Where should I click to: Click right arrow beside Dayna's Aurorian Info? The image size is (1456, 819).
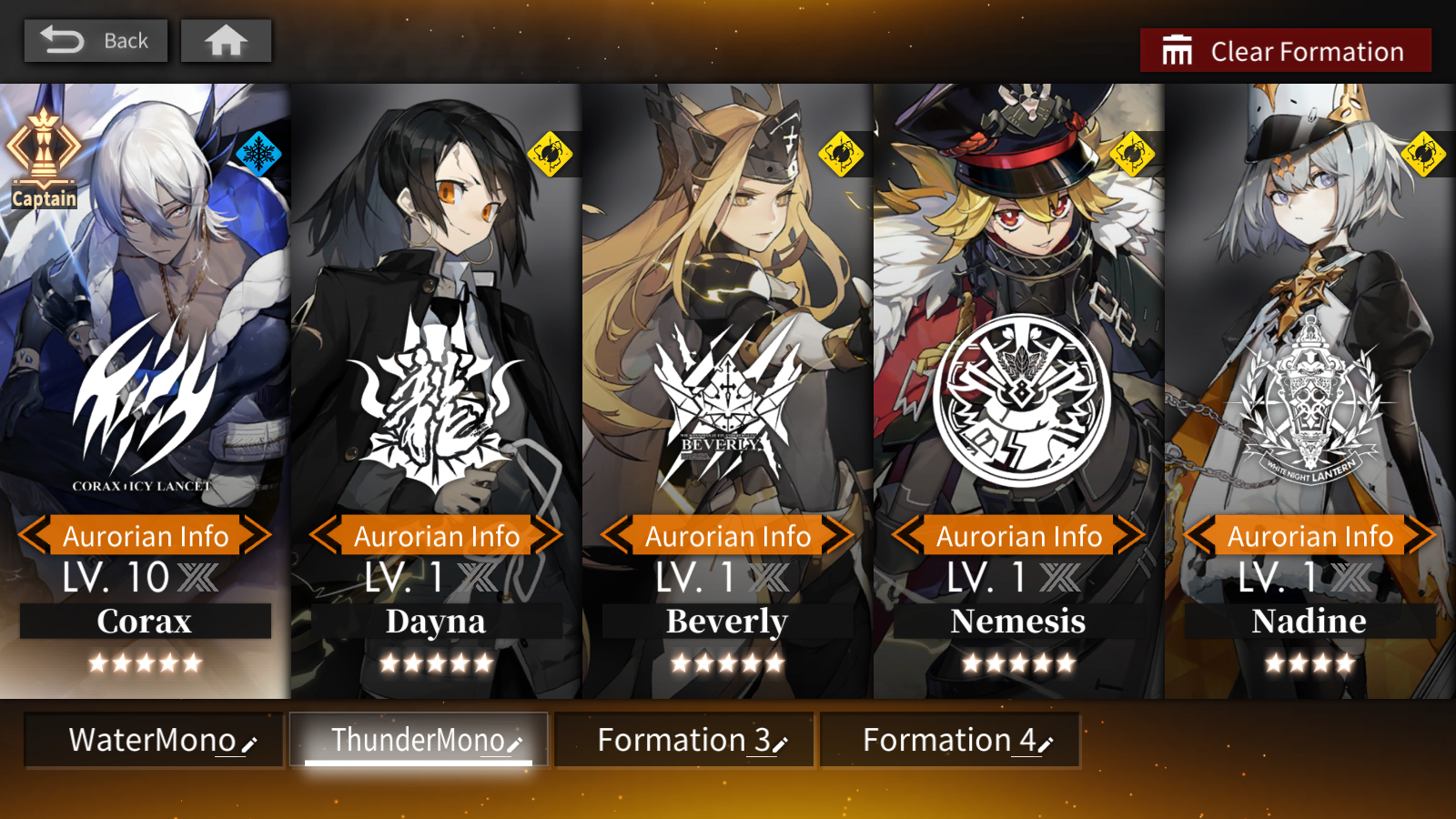point(547,536)
